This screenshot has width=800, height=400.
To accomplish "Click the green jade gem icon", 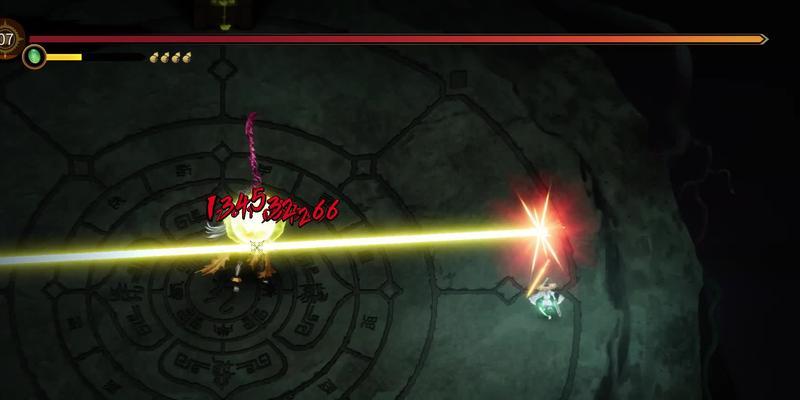I will [35, 56].
